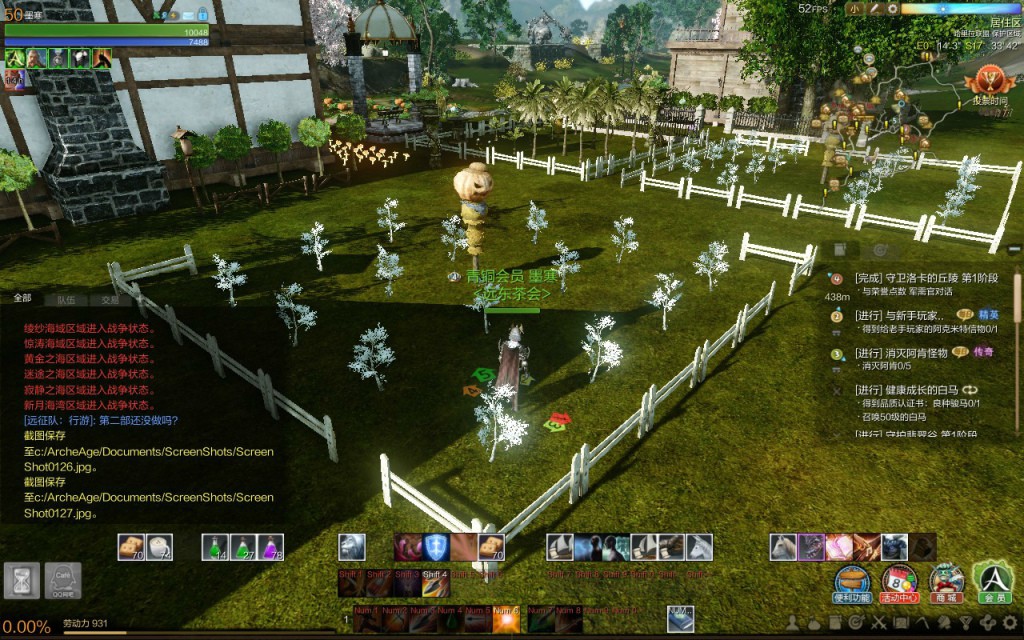The image size is (1024, 640).
Task: Use the bread item with count 70
Action: pyautogui.click(x=131, y=547)
